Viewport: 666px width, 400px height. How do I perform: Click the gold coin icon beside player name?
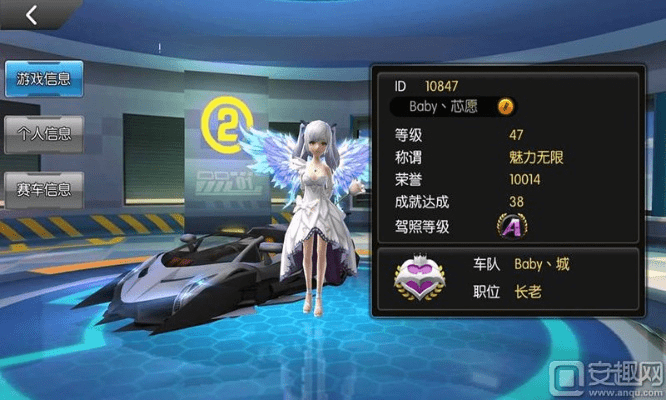[506, 106]
